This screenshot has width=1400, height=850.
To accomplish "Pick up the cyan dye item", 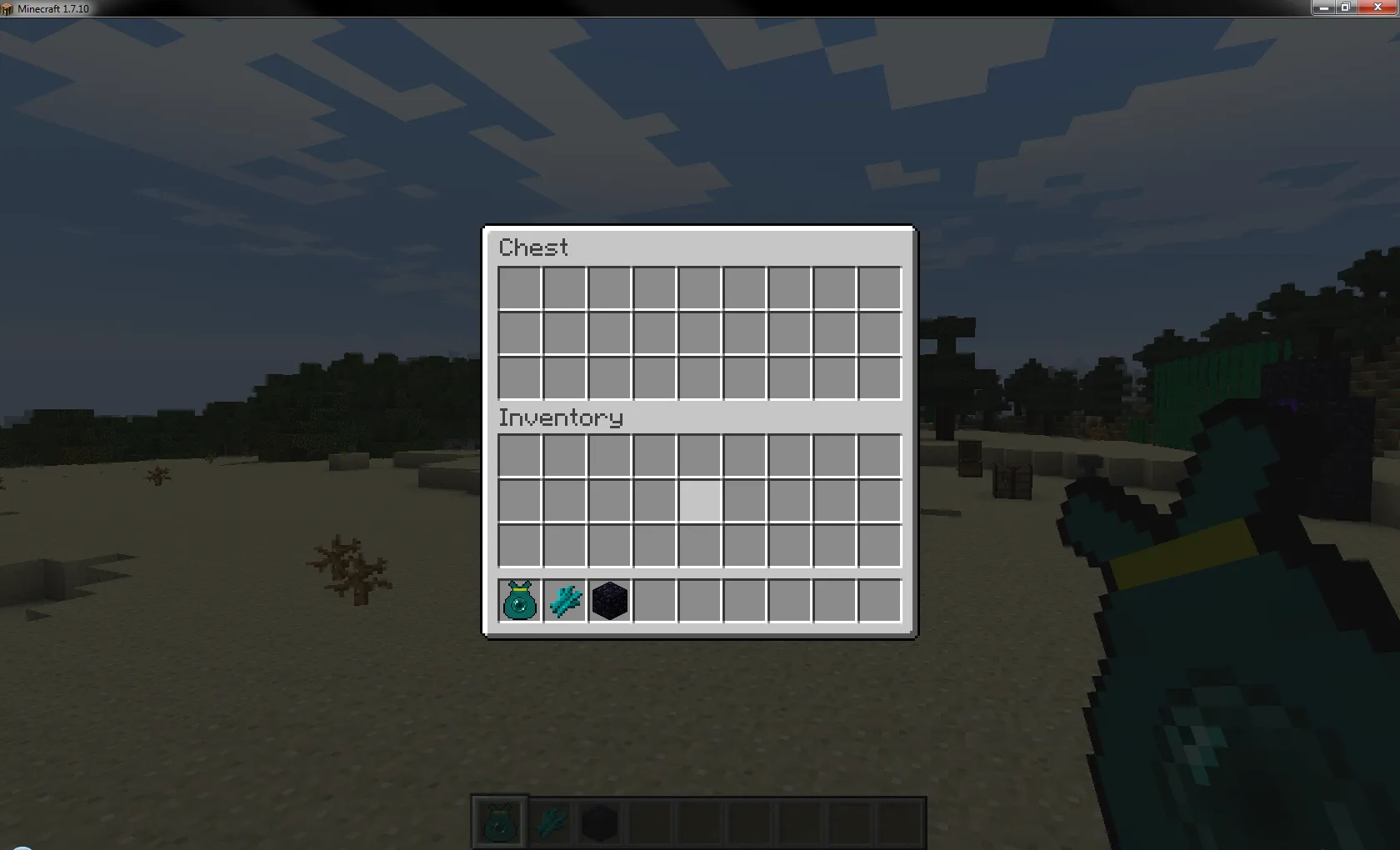I will 563,601.
